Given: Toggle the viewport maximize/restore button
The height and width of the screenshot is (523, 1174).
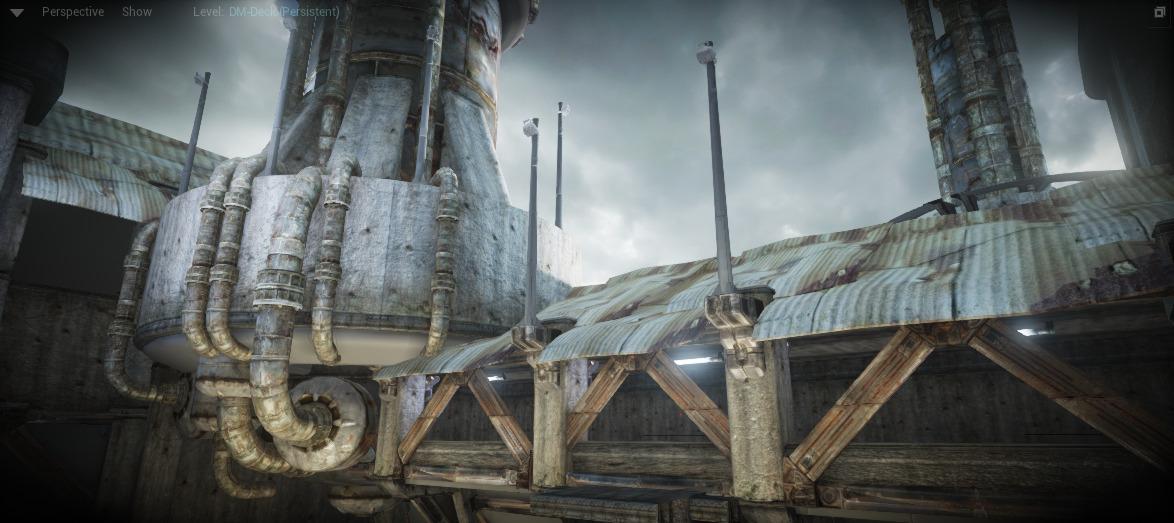Looking at the screenshot, I should 1160,12.
